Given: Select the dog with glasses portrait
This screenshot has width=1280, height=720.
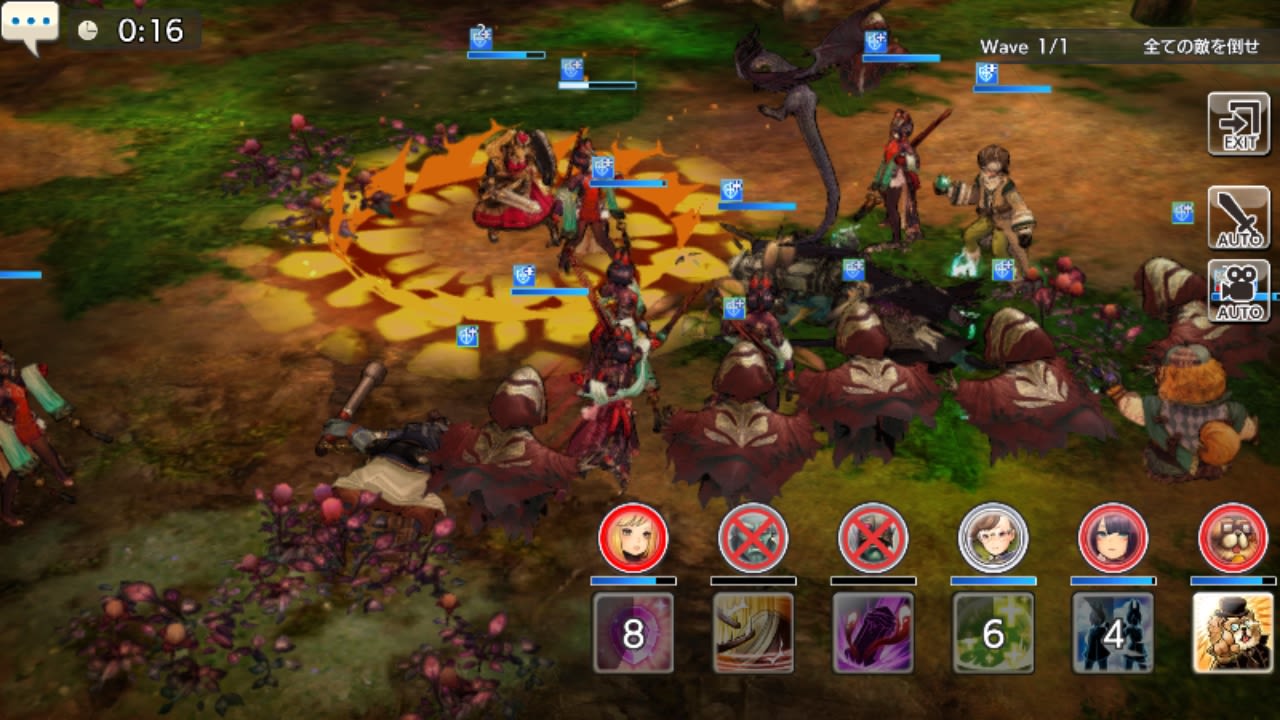Looking at the screenshot, I should 1233,538.
